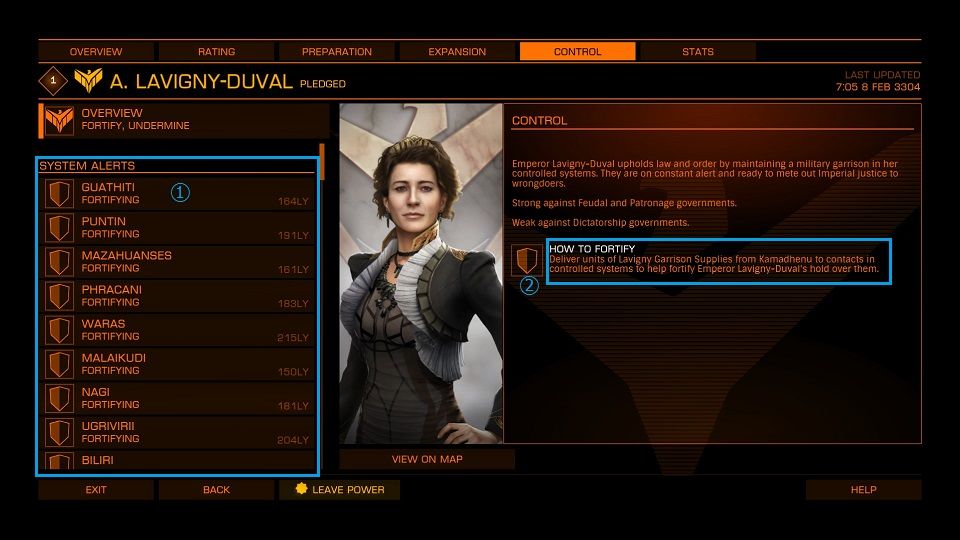960x540 pixels.
Task: Go back with the Back button
Action: pyautogui.click(x=216, y=490)
